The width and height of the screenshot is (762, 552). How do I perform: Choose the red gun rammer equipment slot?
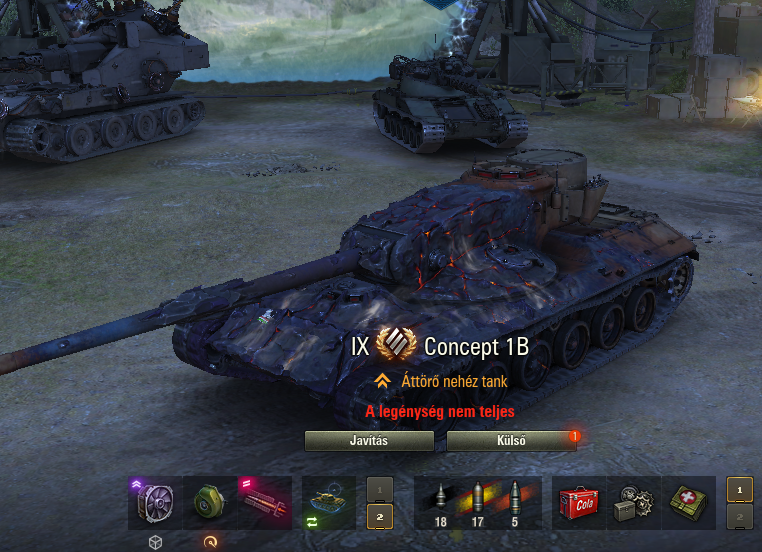pos(264,502)
